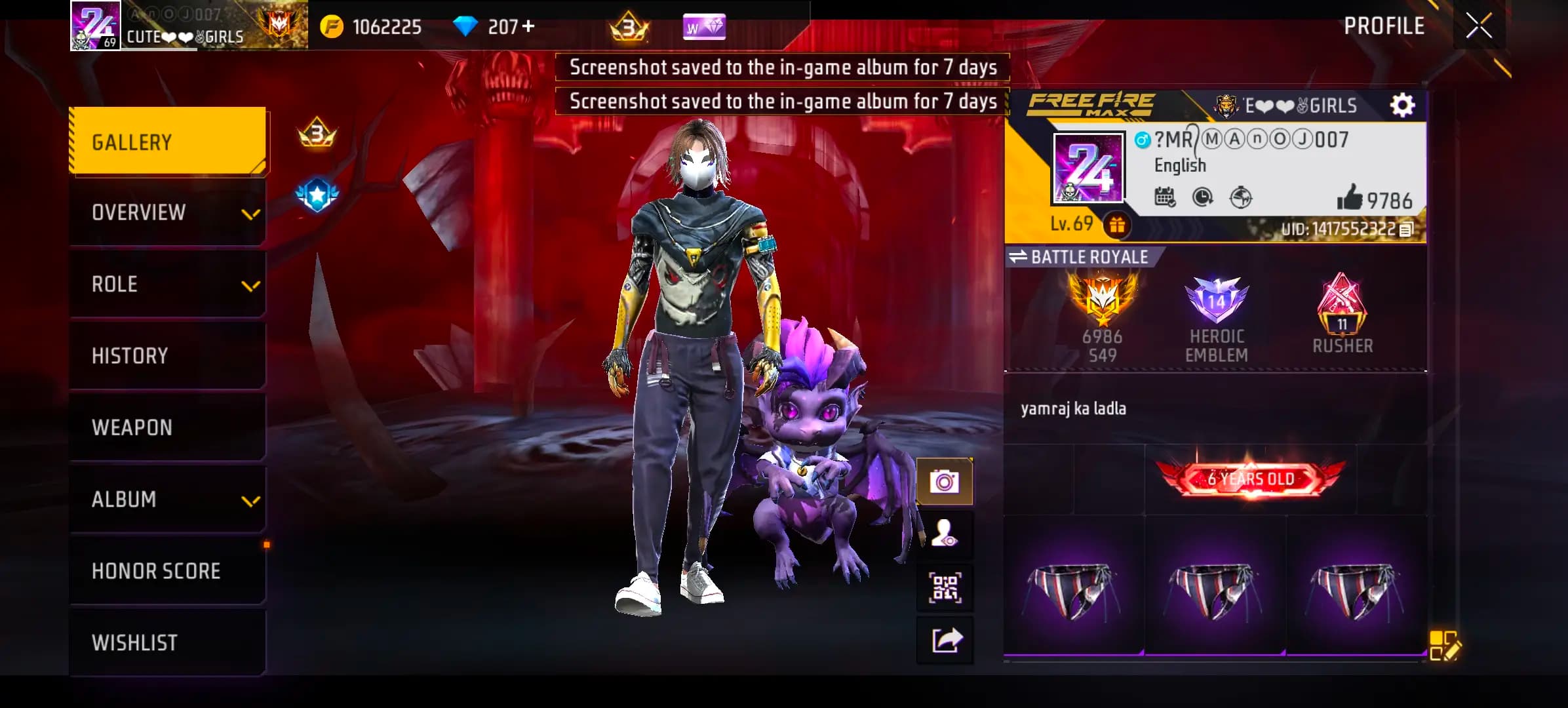This screenshot has height=708, width=1568.
Task: Take a screenshot with the camera button
Action: (944, 482)
